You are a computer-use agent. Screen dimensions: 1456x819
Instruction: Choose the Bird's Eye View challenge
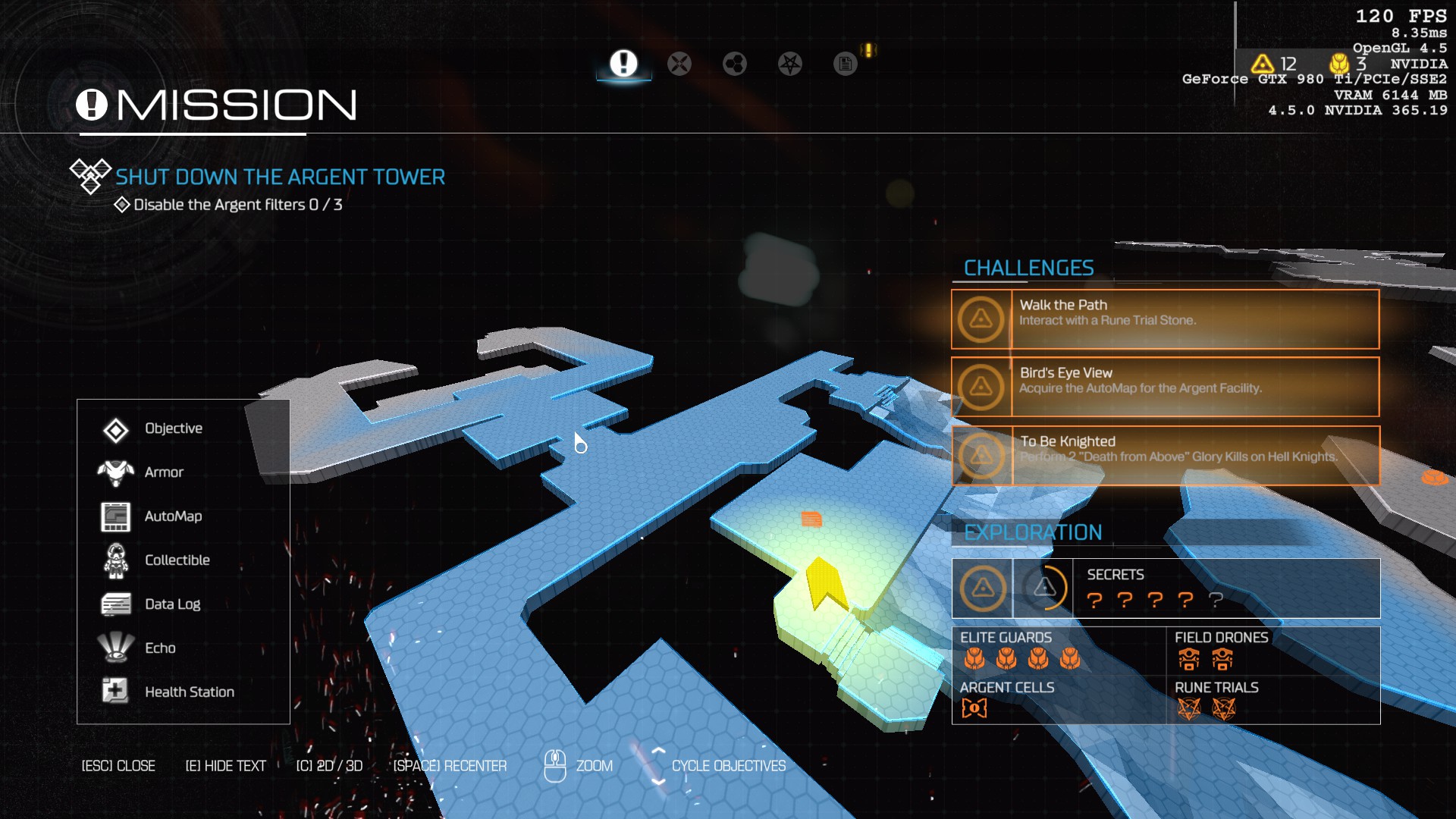1166,387
